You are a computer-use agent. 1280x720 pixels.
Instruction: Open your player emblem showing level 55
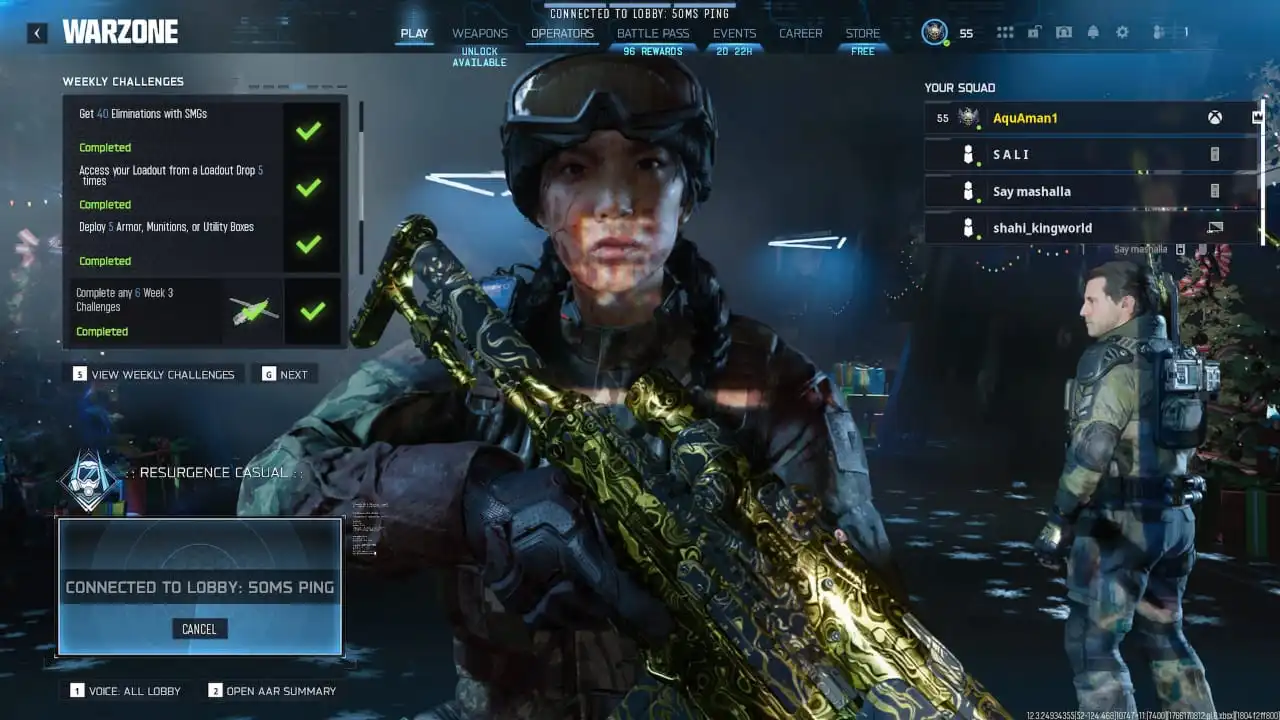[x=936, y=31]
